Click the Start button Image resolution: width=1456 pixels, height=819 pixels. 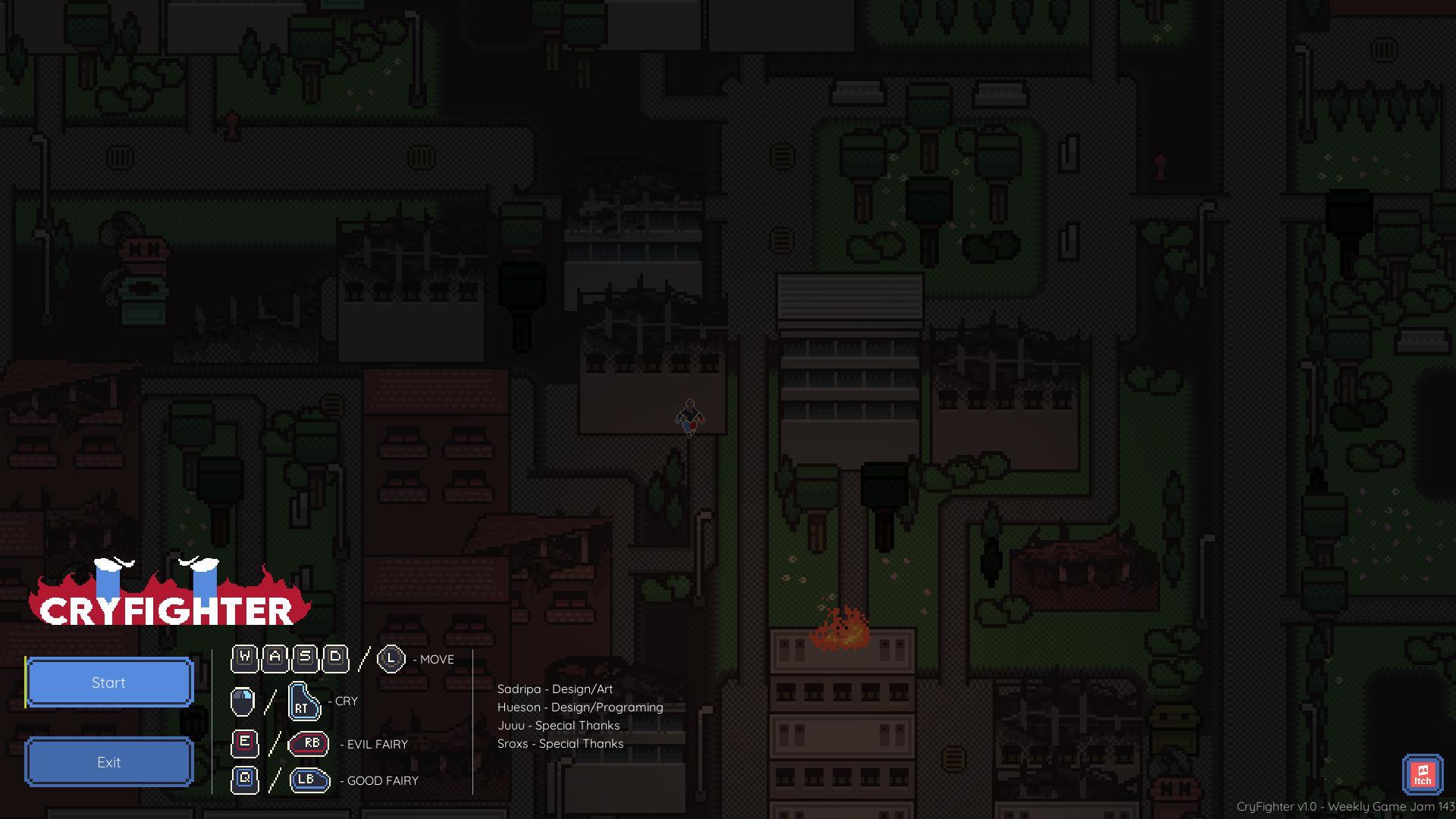point(109,682)
